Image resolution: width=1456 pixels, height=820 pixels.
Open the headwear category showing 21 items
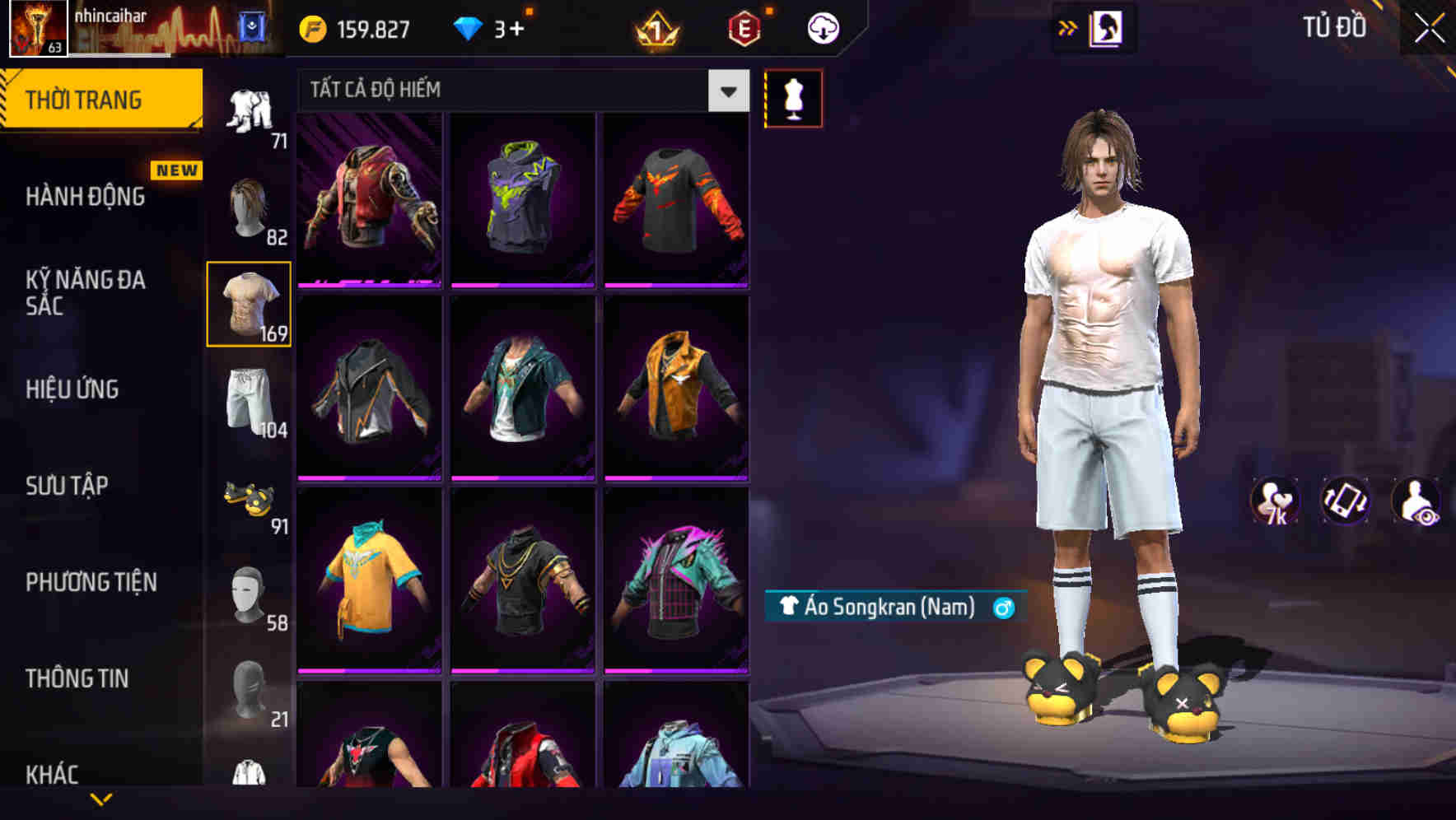(x=248, y=700)
